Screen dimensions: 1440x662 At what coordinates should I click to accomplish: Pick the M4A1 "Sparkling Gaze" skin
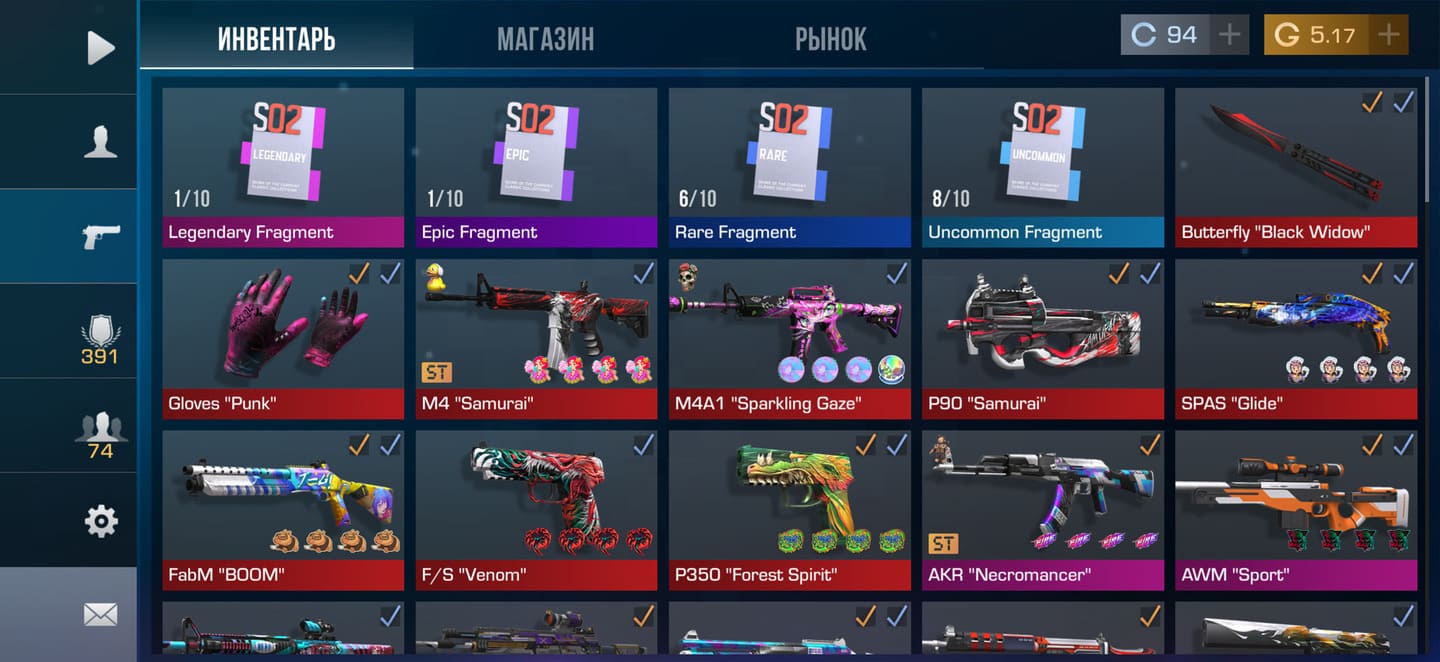tap(789, 339)
